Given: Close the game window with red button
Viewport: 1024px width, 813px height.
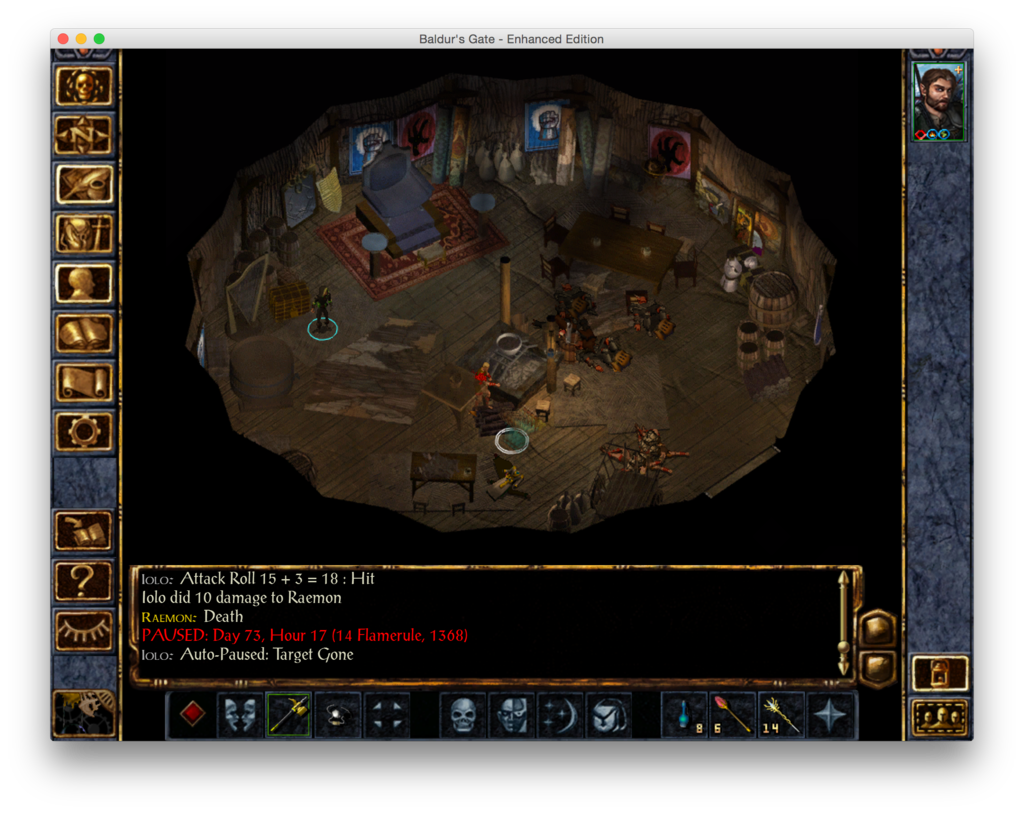Looking at the screenshot, I should pyautogui.click(x=63, y=39).
